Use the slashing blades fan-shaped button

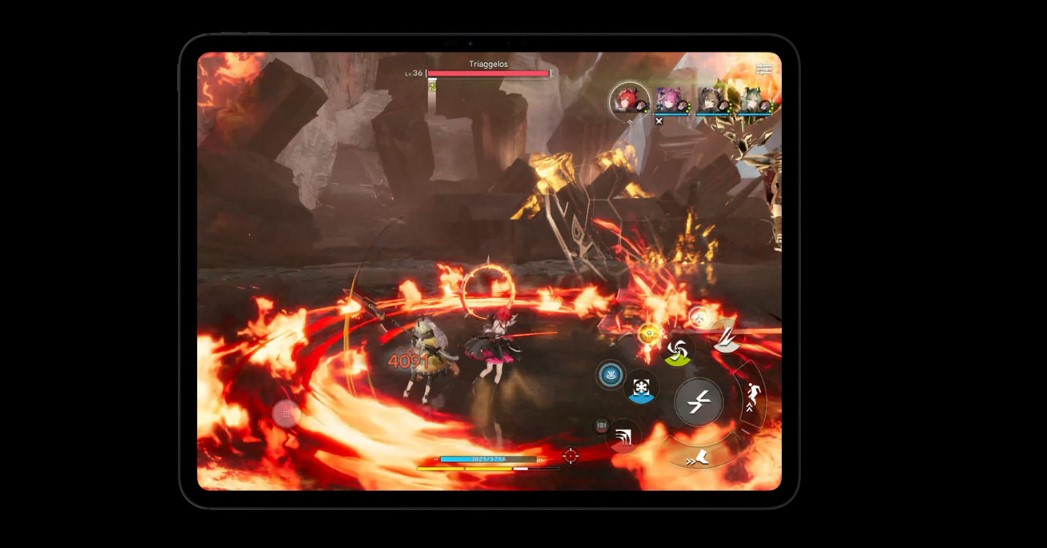[x=728, y=340]
